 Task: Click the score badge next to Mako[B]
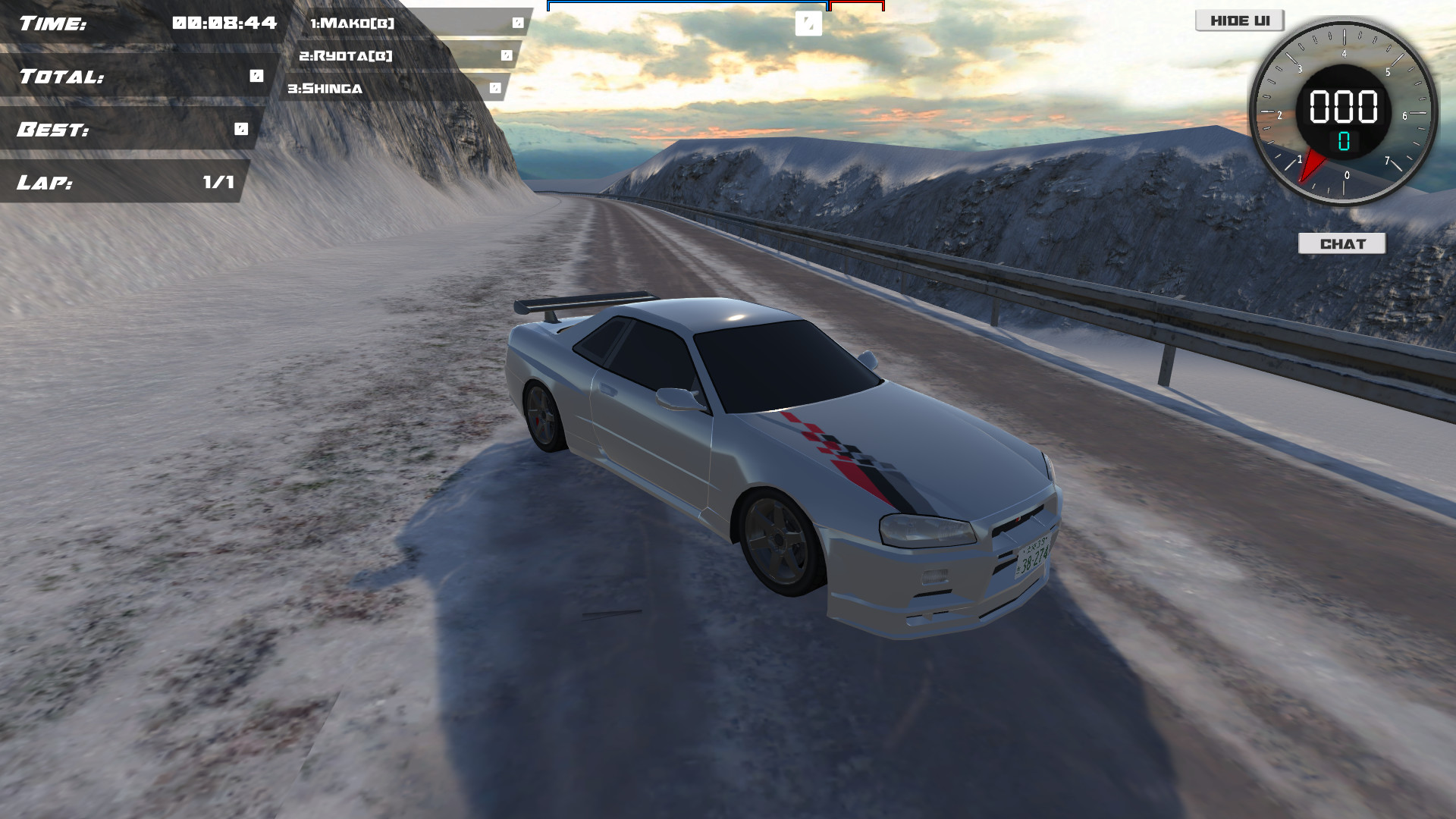(x=518, y=24)
